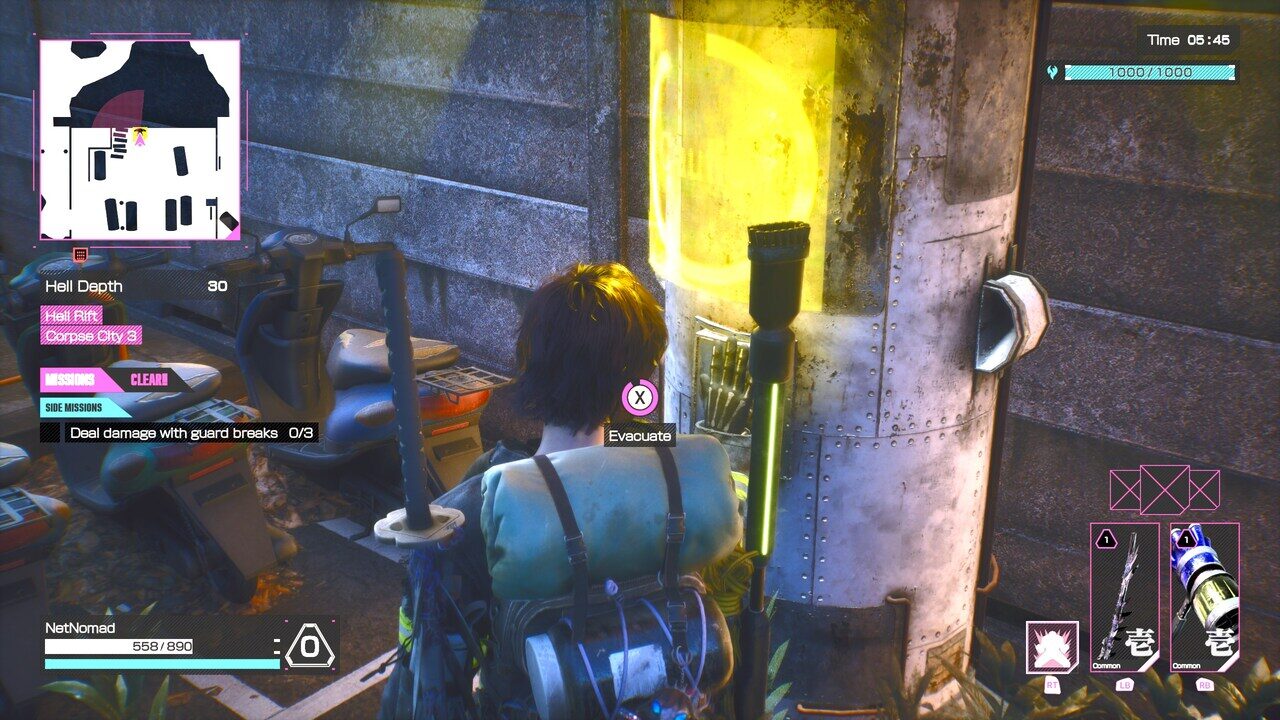
Task: Select the Corpse City 3 location label
Action: (x=91, y=337)
